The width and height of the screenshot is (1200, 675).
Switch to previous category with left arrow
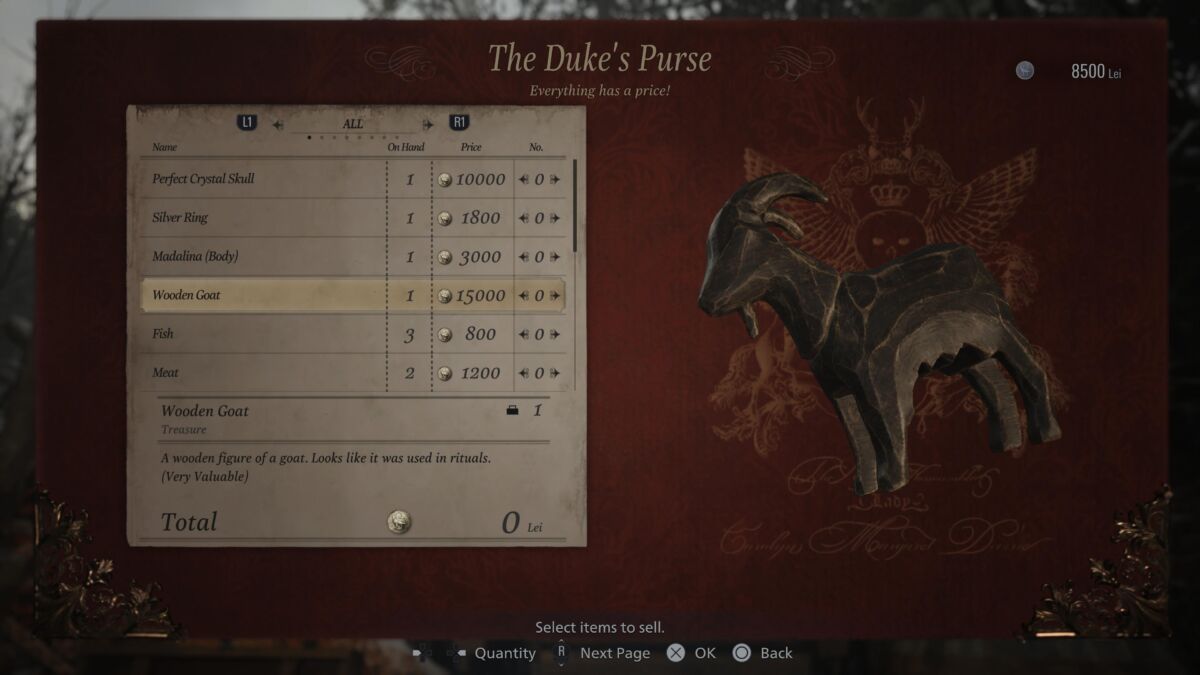point(278,125)
